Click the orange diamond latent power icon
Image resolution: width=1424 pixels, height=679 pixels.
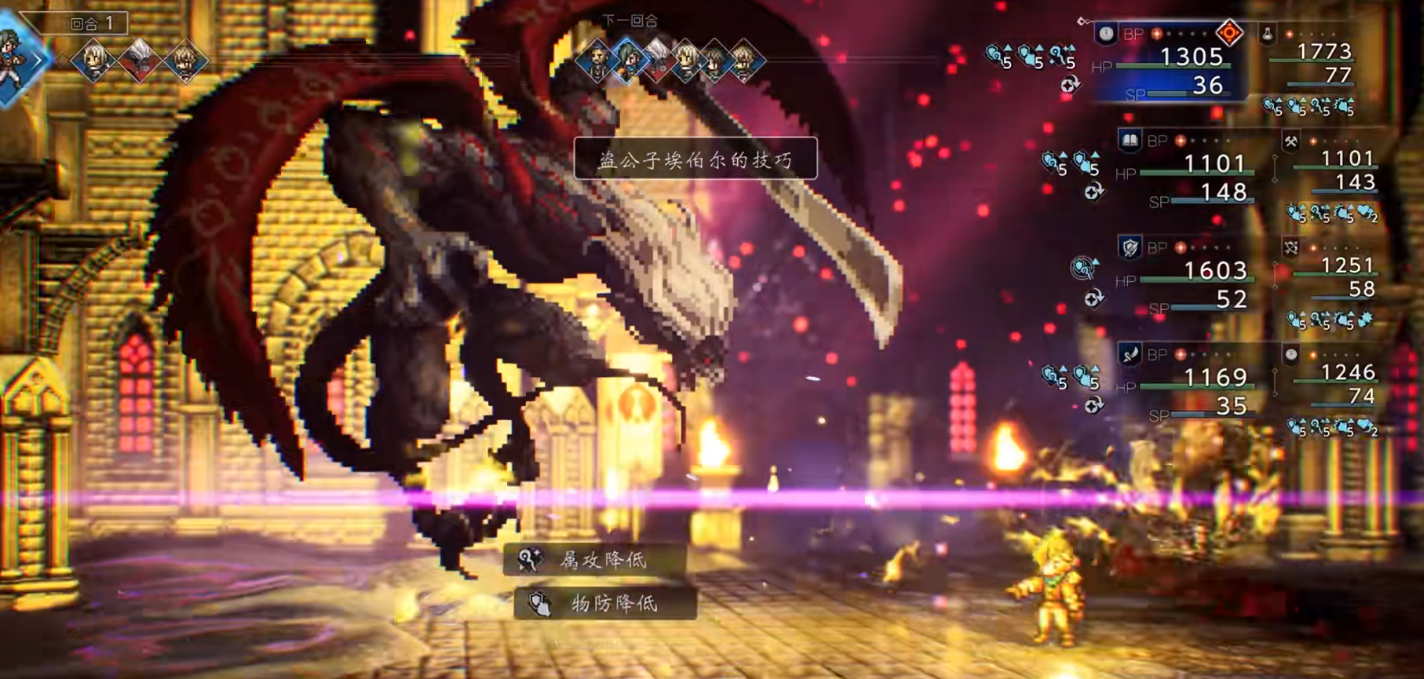1229,33
